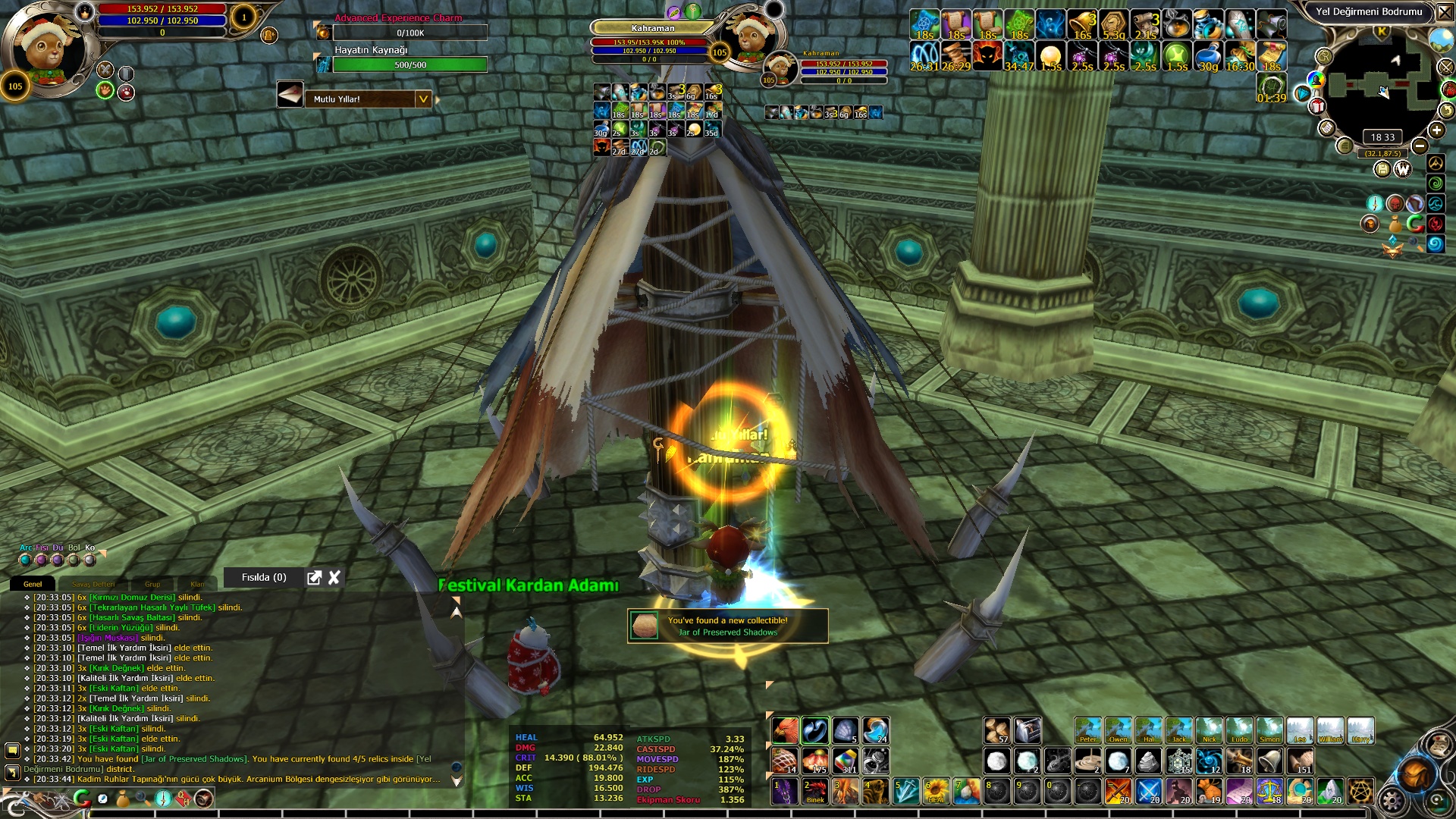
Task: Activate the Binek mount hotbar slot
Action: (815, 791)
